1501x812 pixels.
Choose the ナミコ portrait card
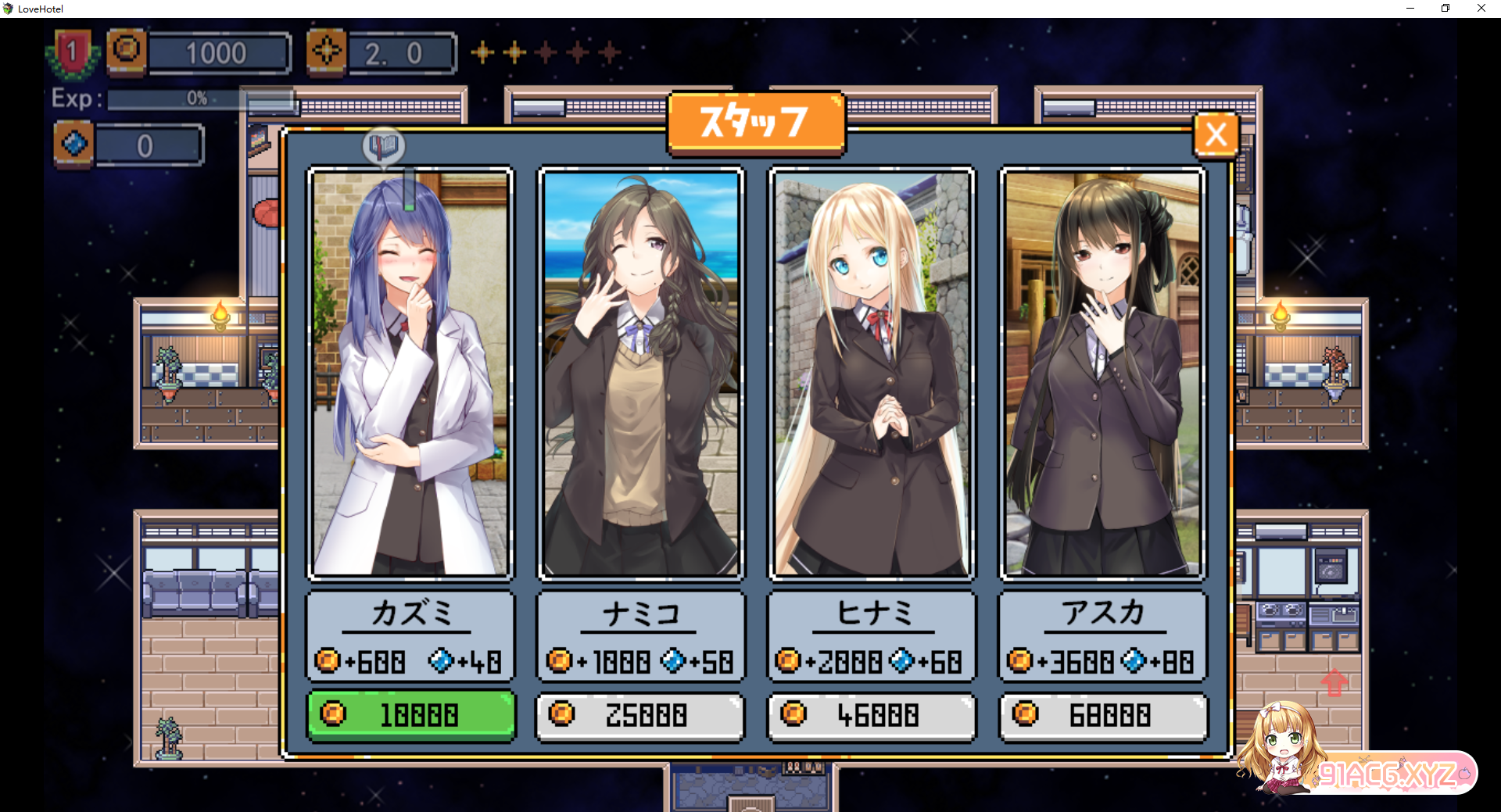pos(641,374)
